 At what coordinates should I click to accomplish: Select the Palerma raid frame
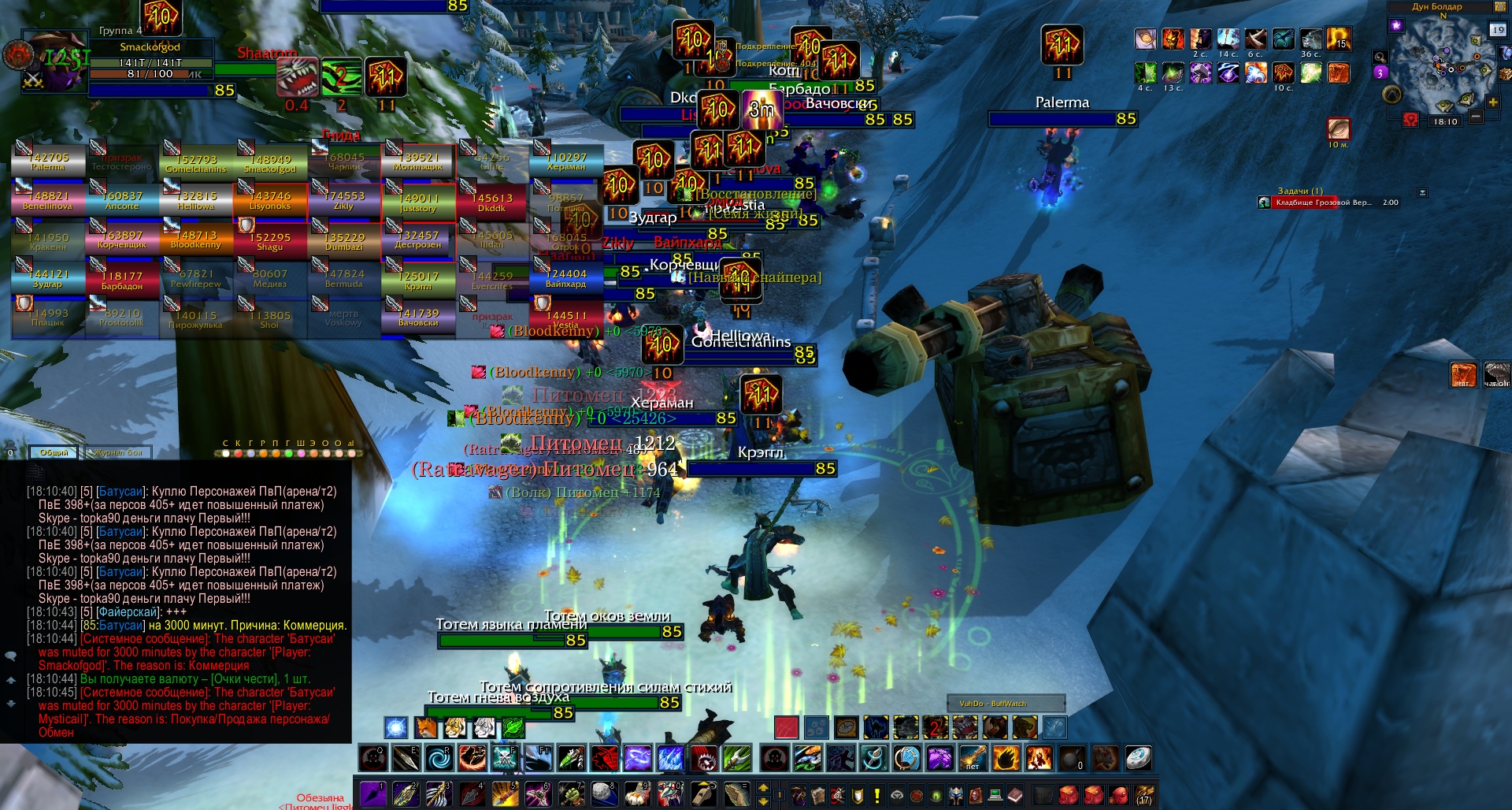[48, 162]
